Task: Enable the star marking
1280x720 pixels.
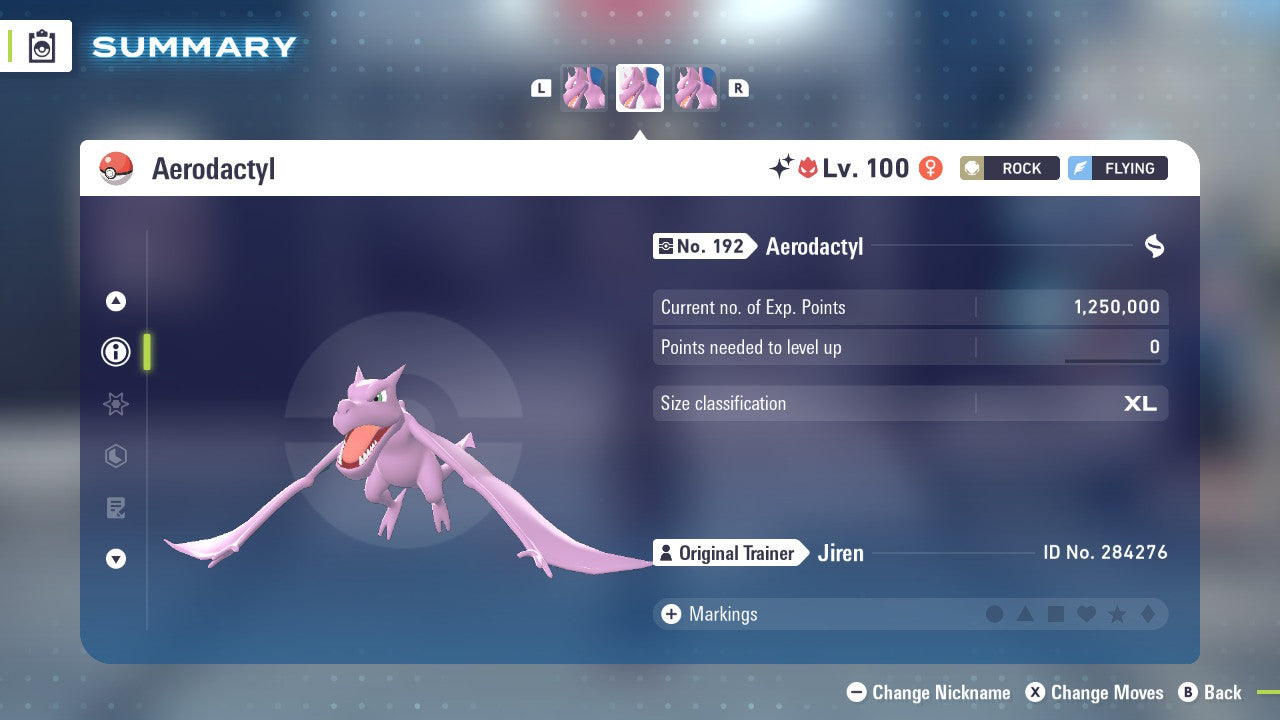Action: click(x=1116, y=614)
